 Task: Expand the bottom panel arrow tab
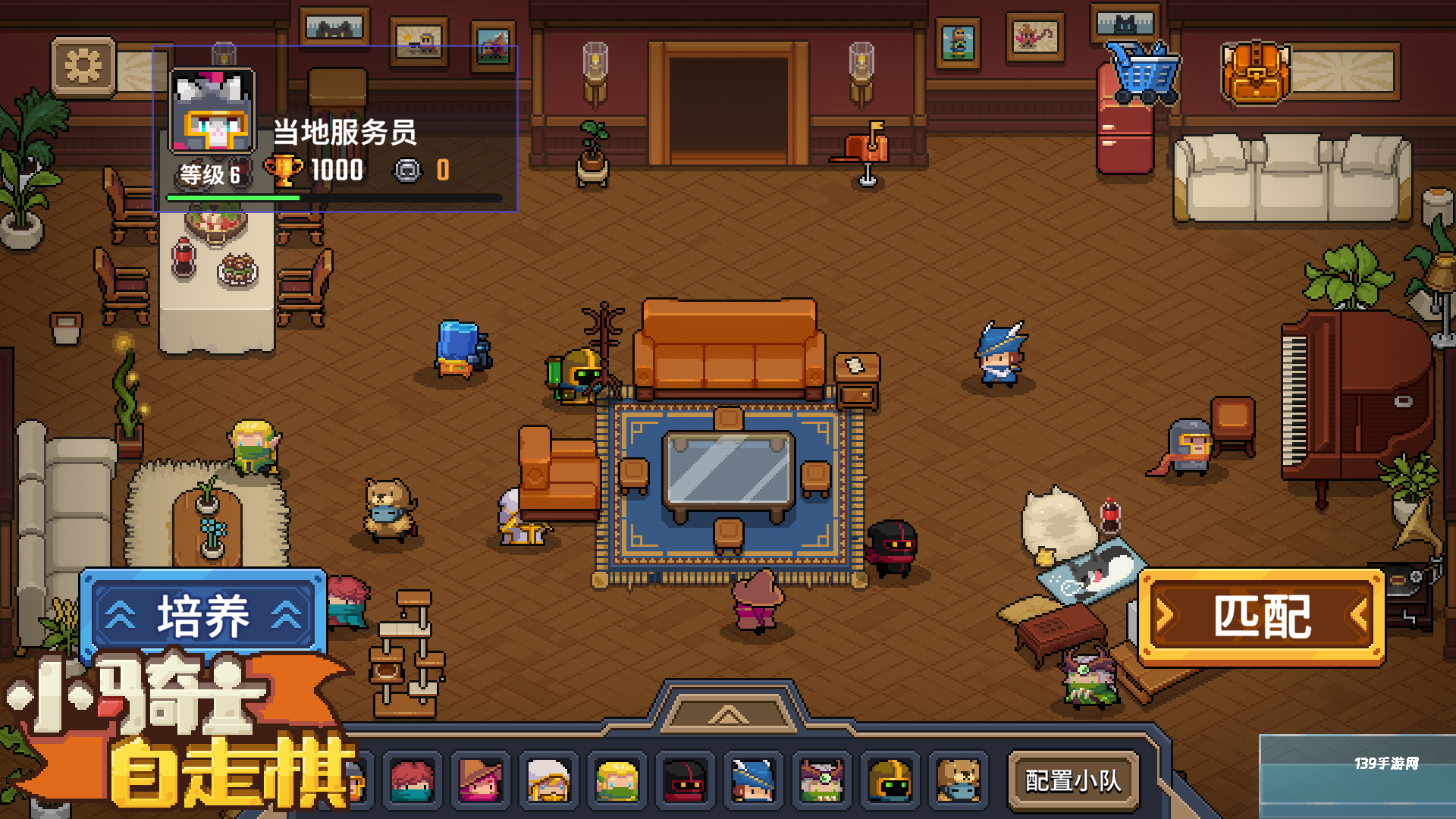coord(728,714)
